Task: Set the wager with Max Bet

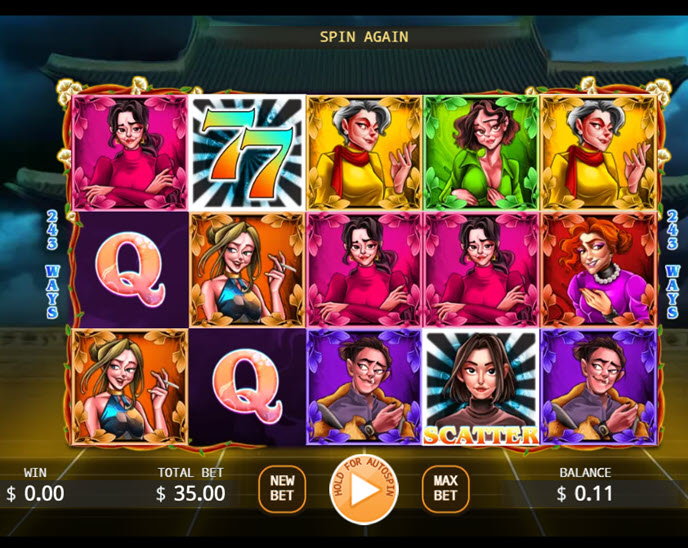Action: click(445, 489)
